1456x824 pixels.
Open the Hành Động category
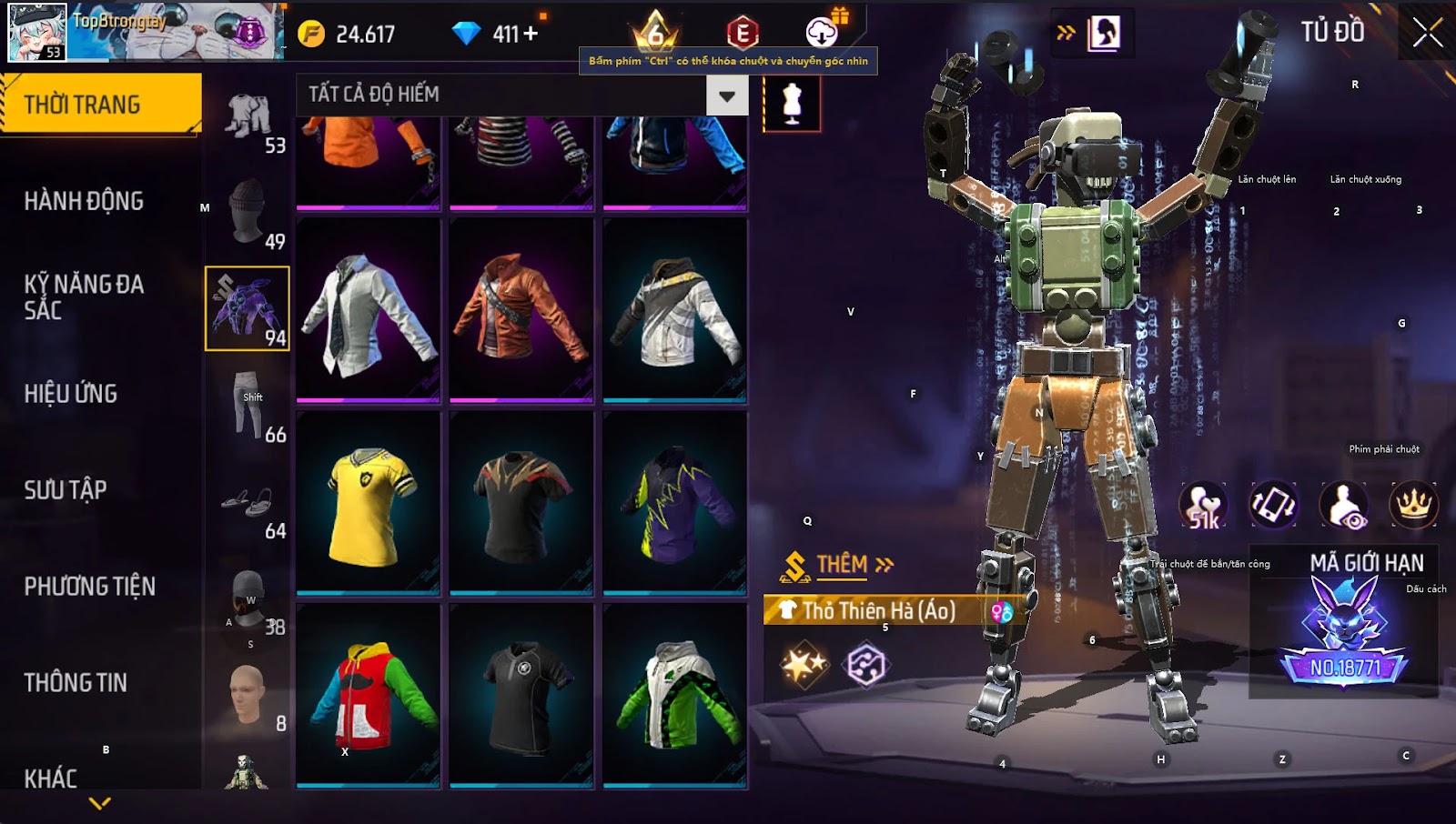84,201
